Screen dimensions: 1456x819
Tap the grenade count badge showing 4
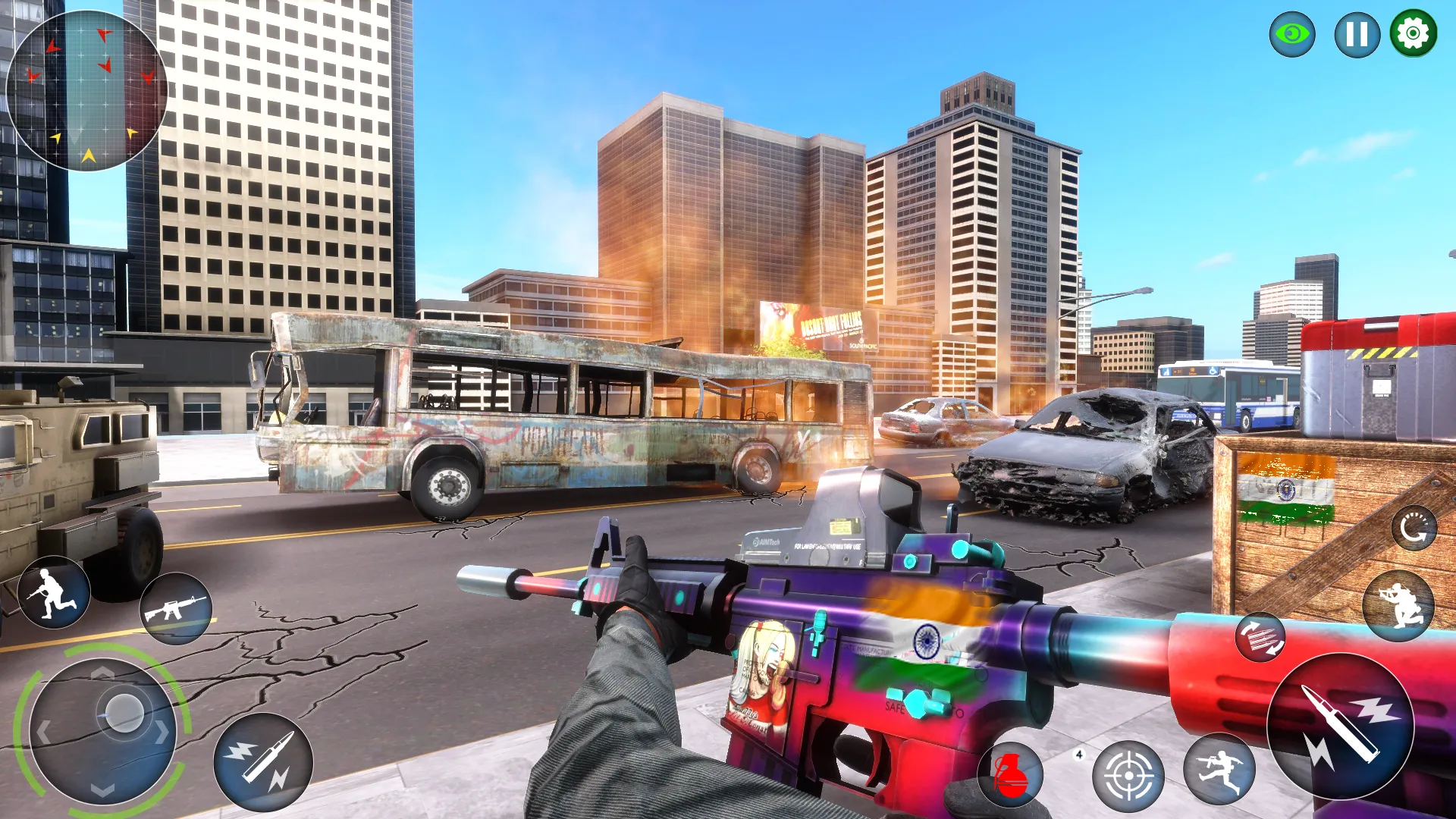1081,754
